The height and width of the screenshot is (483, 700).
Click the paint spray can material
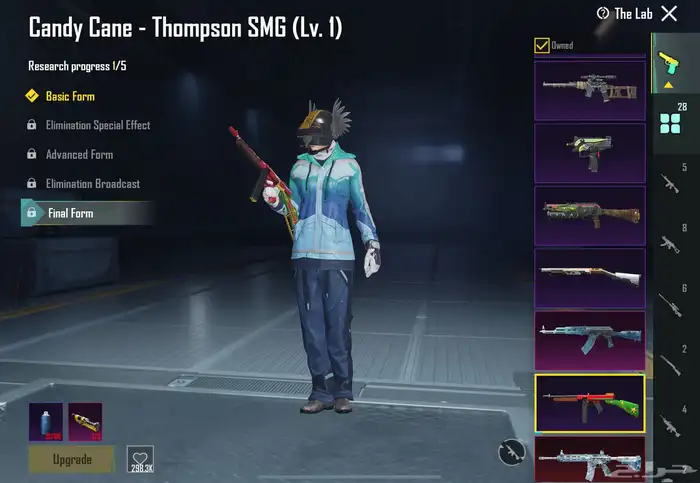[x=45, y=420]
